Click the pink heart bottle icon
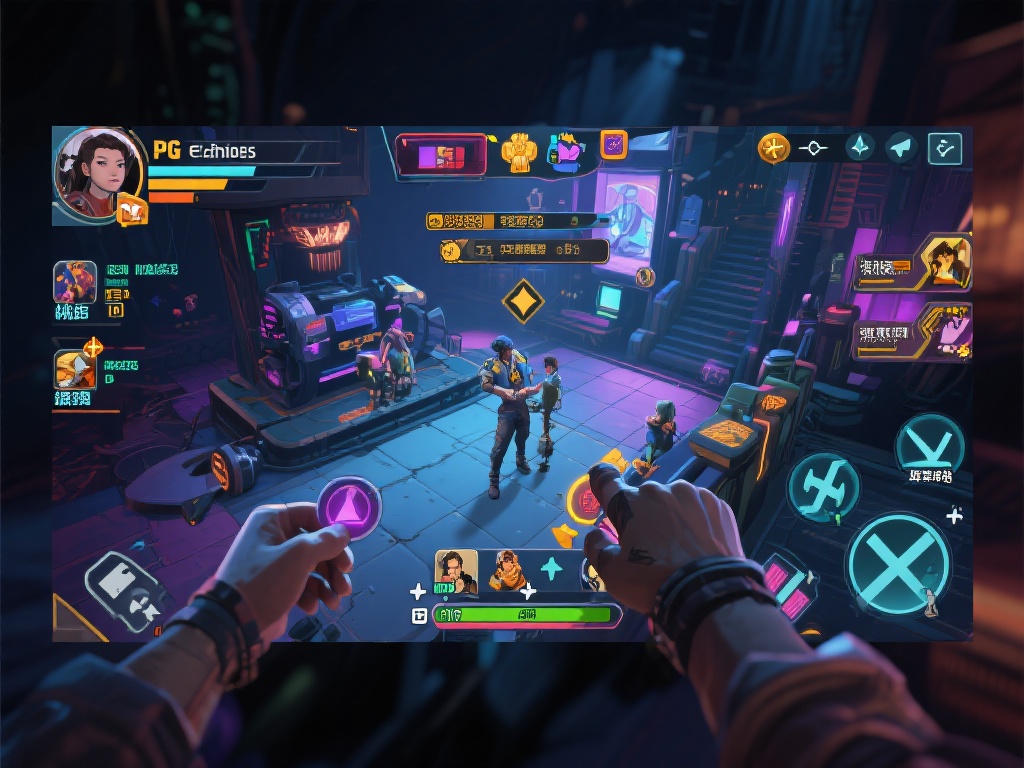Viewport: 1024px width, 768px height. [567, 151]
